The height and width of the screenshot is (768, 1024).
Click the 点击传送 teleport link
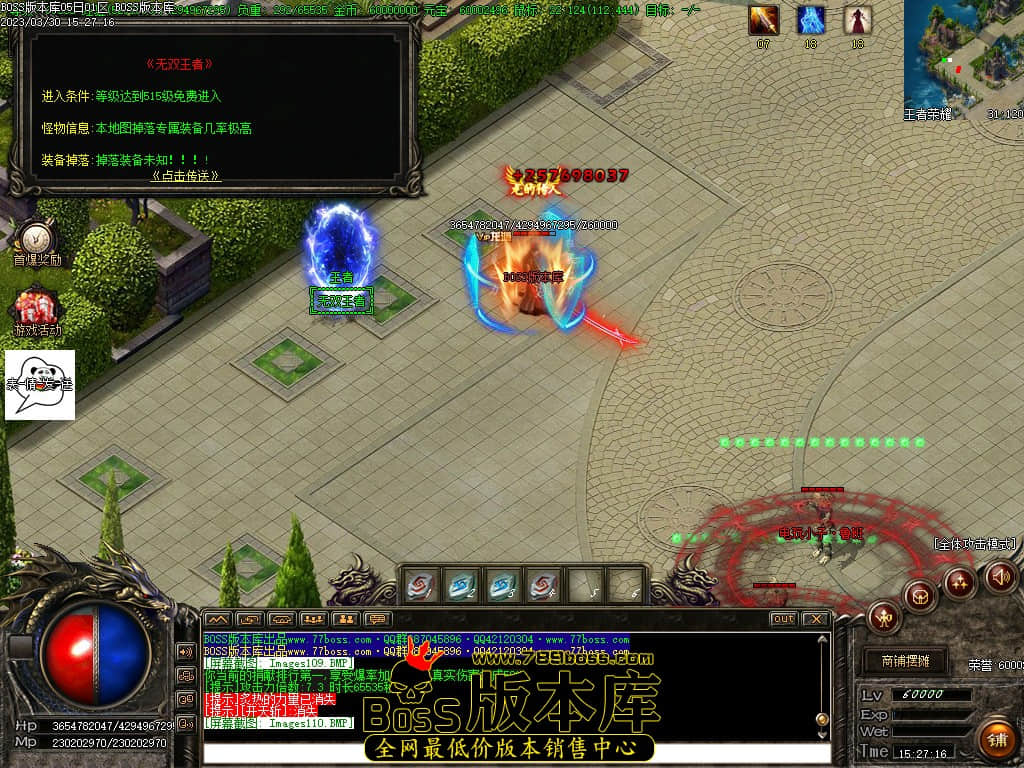[x=186, y=175]
